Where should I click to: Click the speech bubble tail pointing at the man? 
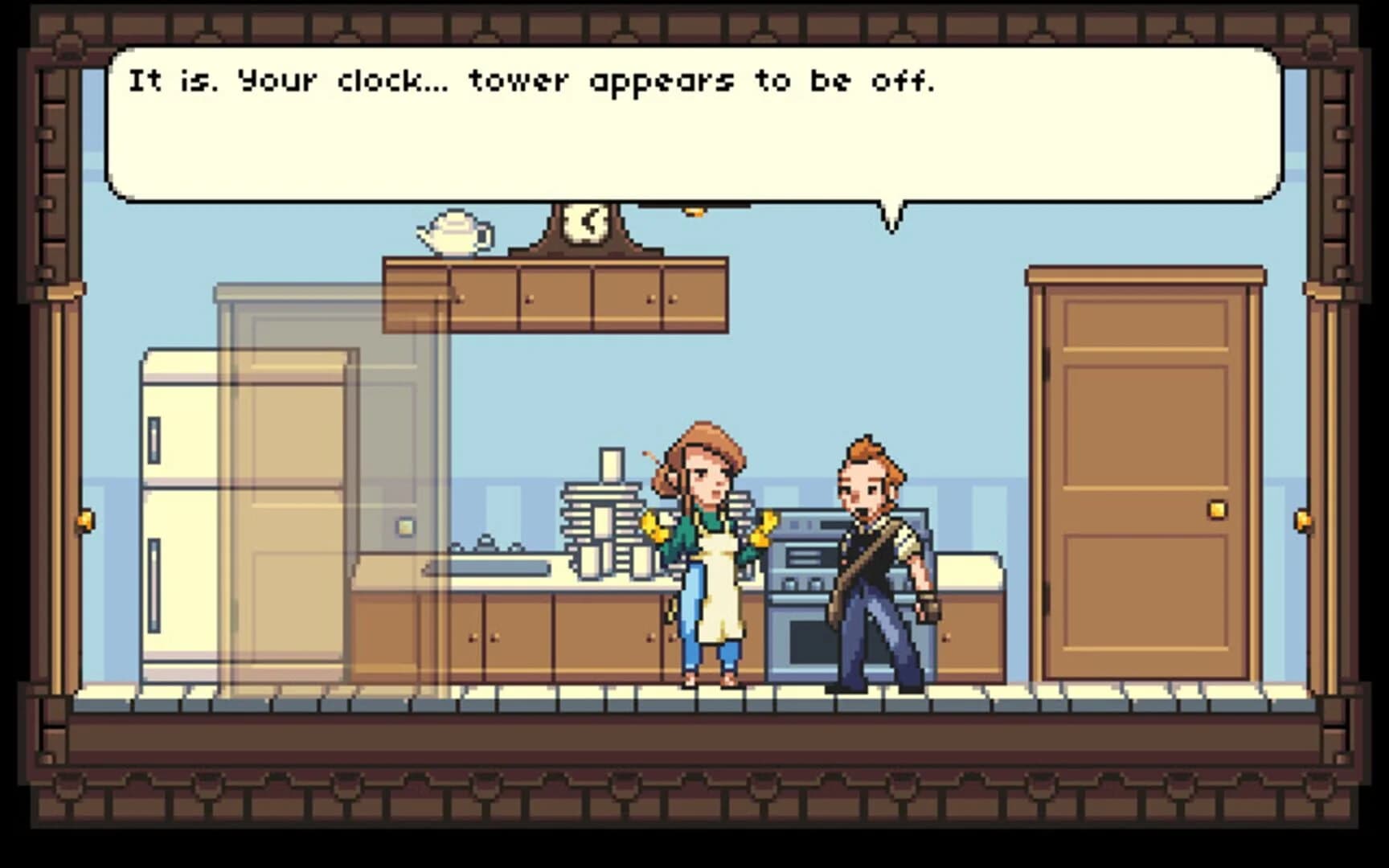click(x=892, y=215)
